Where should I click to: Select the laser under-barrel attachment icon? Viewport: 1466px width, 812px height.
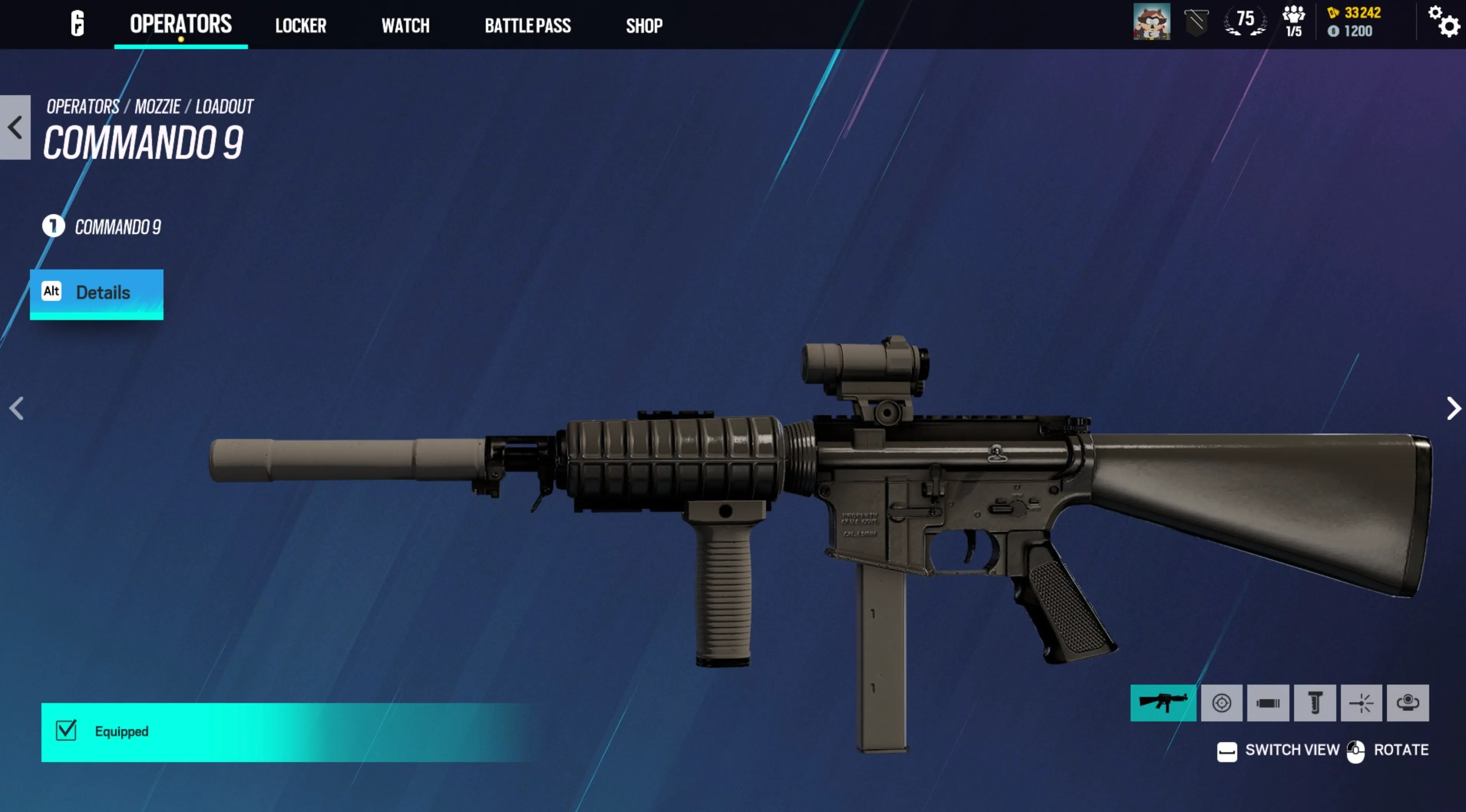pyautogui.click(x=1361, y=703)
